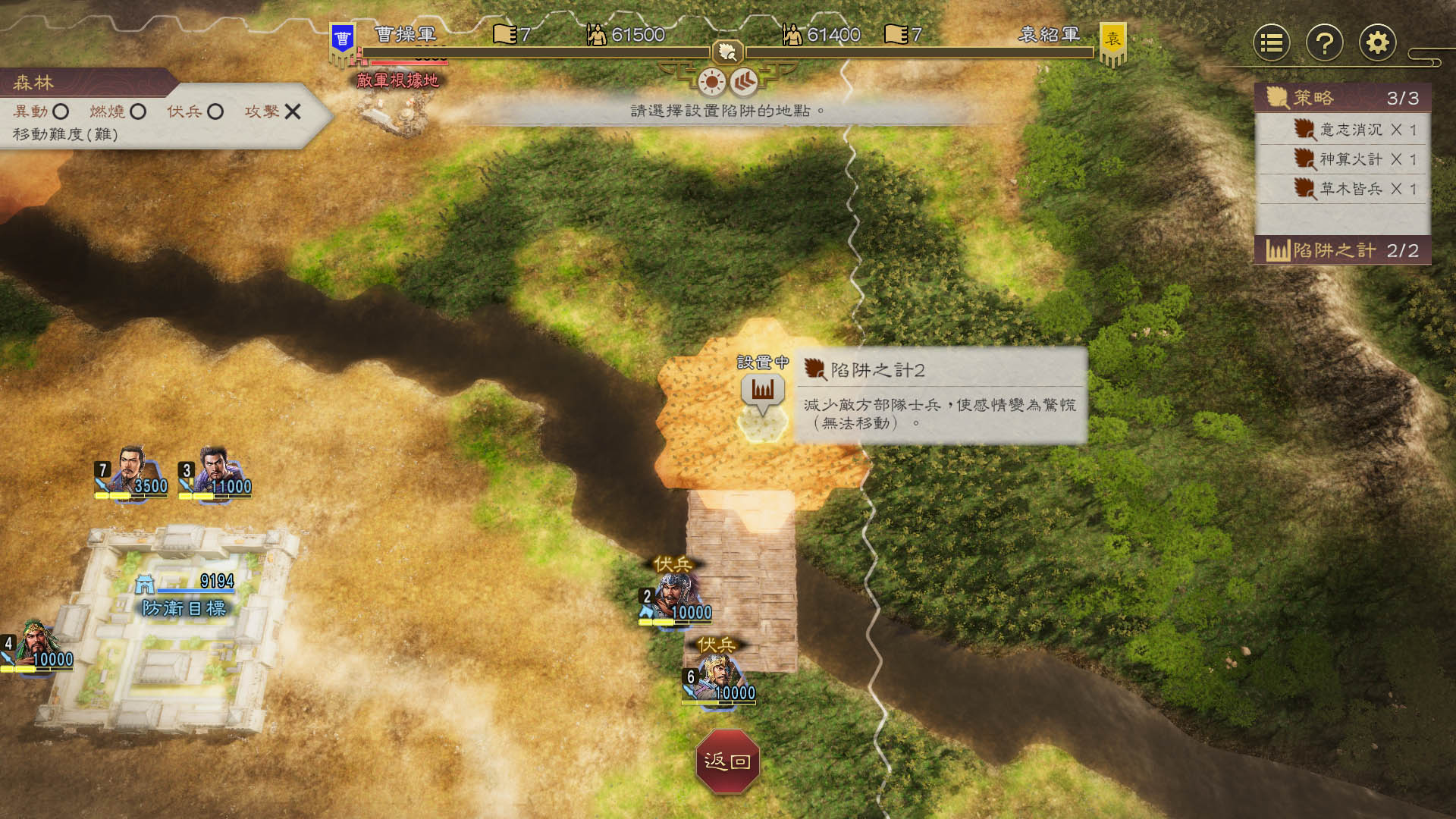Click the red 返回 return button
Viewport: 1456px width, 819px height.
(727, 761)
